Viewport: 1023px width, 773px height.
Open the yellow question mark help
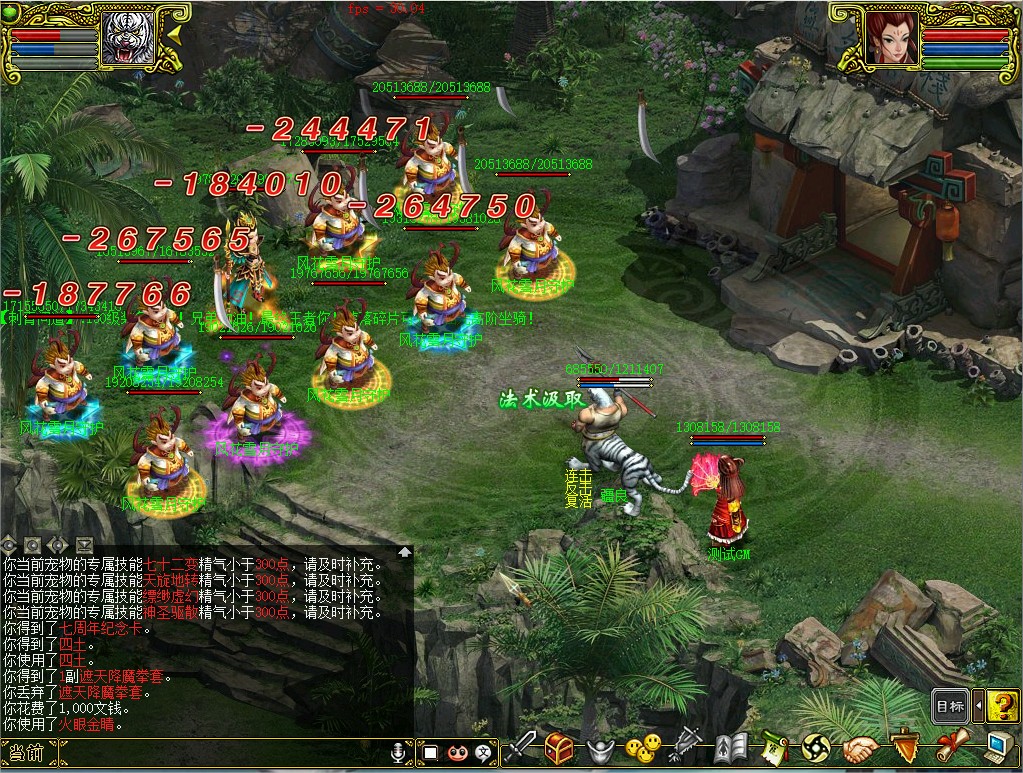pyautogui.click(x=1002, y=706)
